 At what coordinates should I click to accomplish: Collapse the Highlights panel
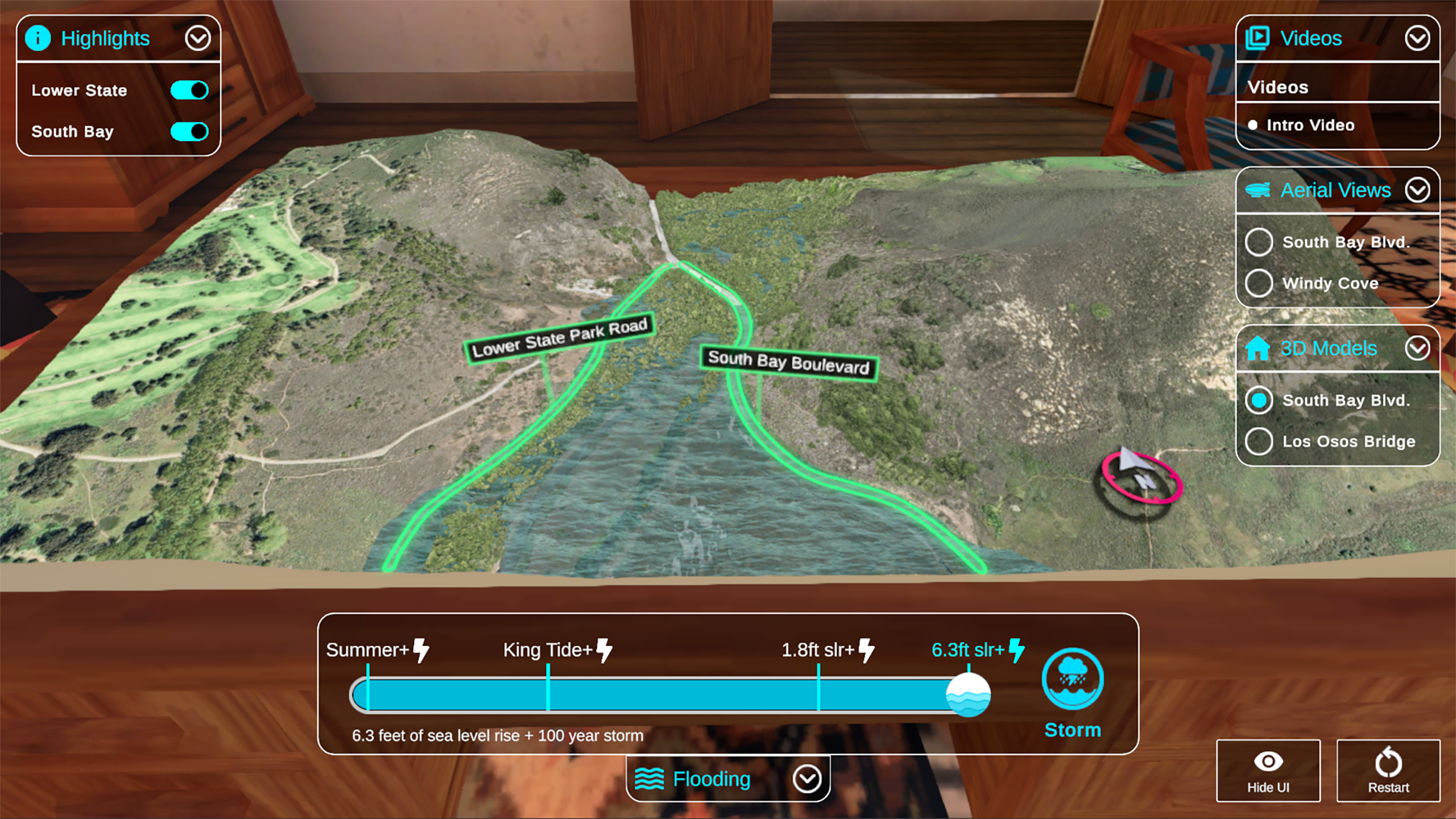[x=197, y=39]
